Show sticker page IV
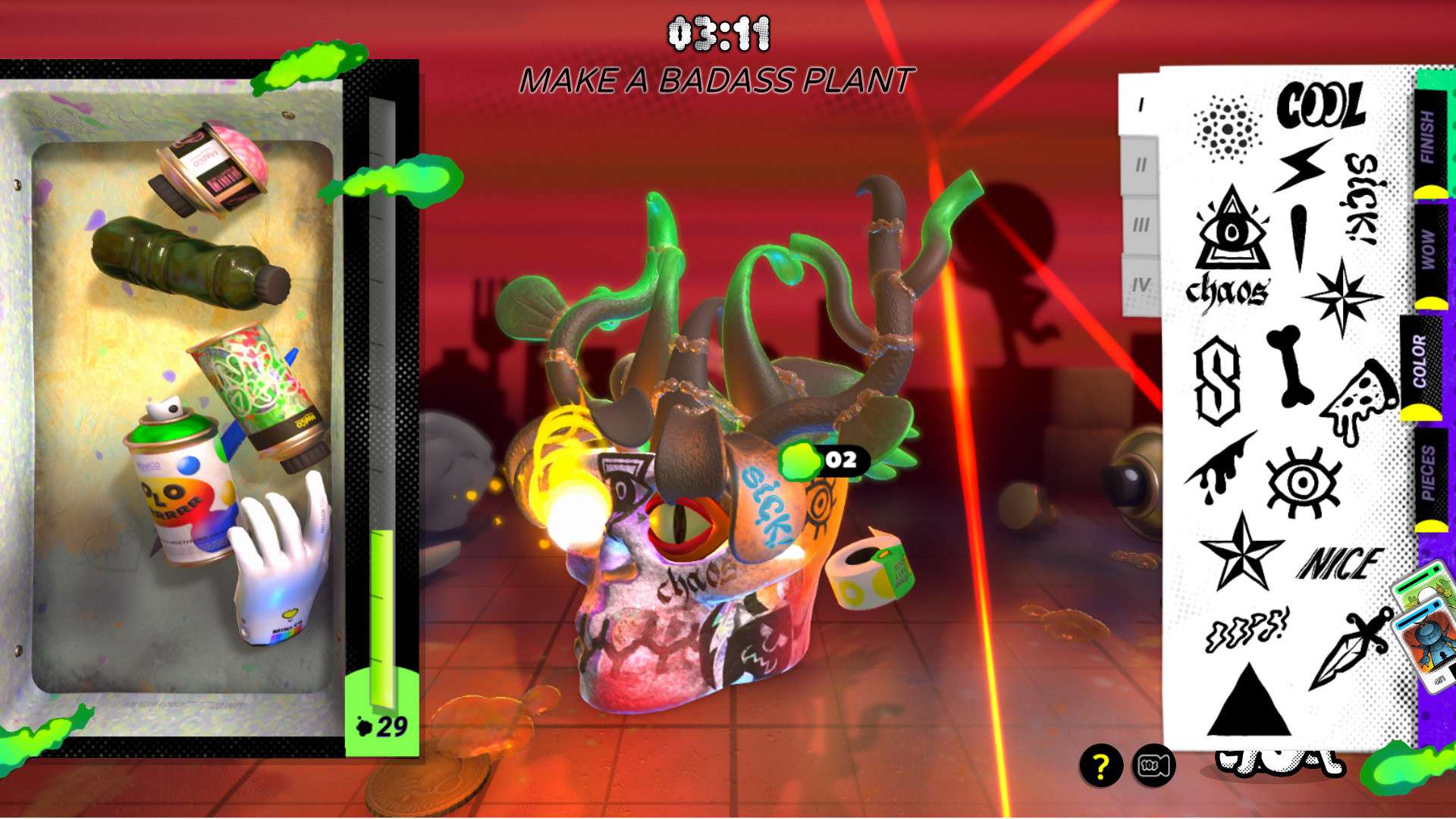The height and width of the screenshot is (819, 1456). click(x=1140, y=285)
